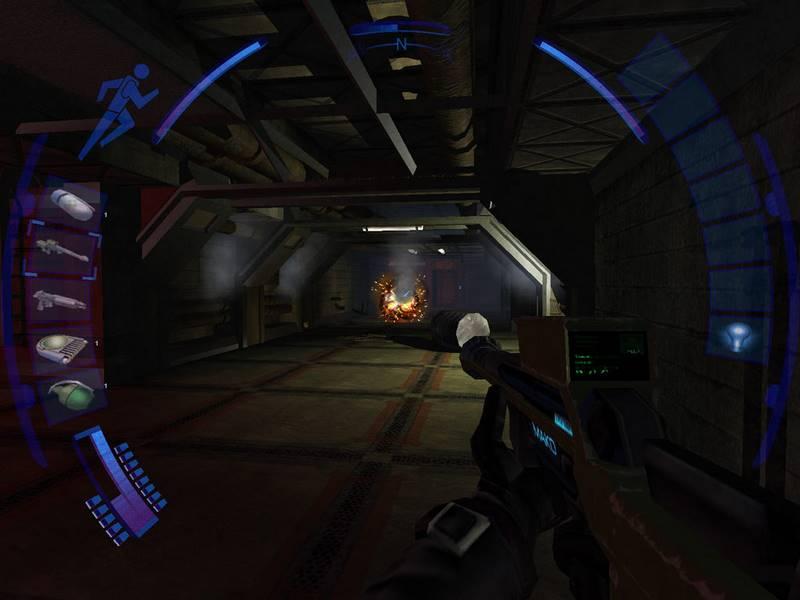800x600 pixels.
Task: Pick the green grenade slot
Action: click(x=68, y=393)
